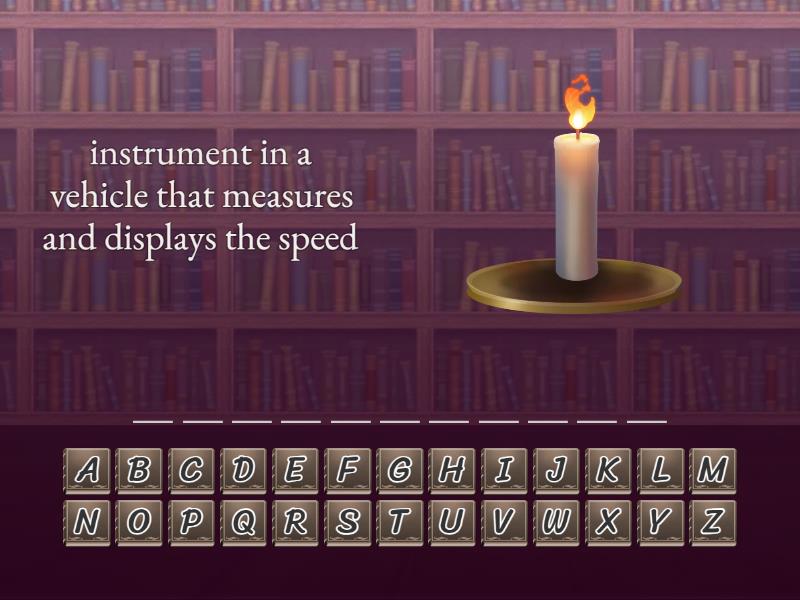Pick the letter P tile
This screenshot has width=800, height=600.
[191, 522]
